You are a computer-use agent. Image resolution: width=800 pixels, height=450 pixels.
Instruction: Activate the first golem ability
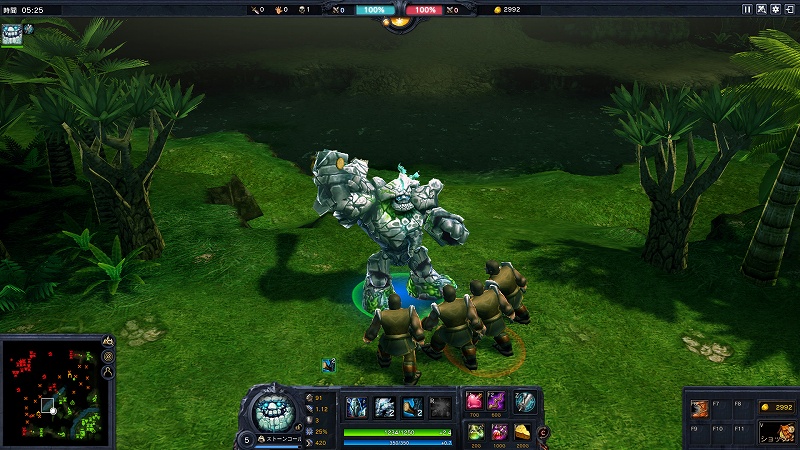tap(357, 406)
